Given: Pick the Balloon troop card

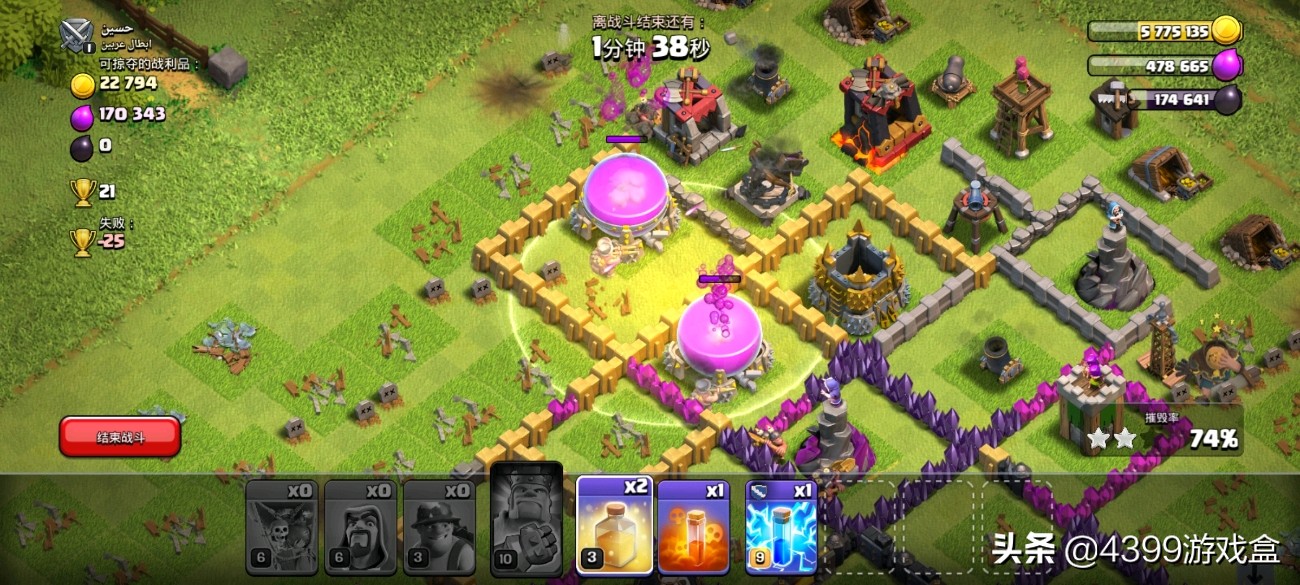Looking at the screenshot, I should pos(281,526).
